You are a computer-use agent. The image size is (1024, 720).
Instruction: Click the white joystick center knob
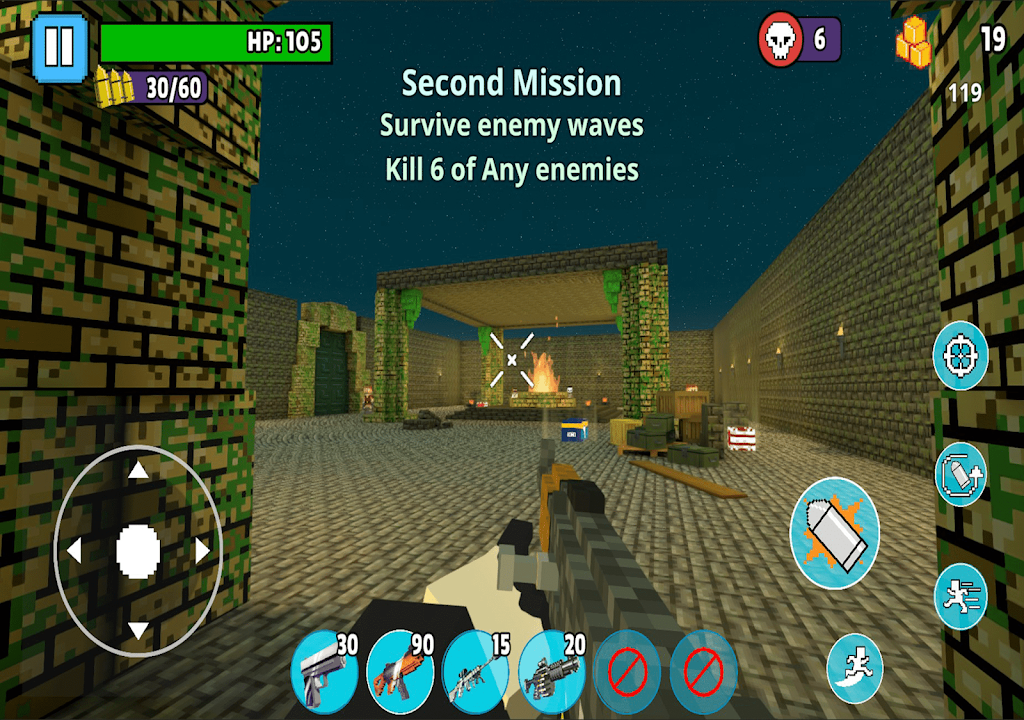(138, 550)
